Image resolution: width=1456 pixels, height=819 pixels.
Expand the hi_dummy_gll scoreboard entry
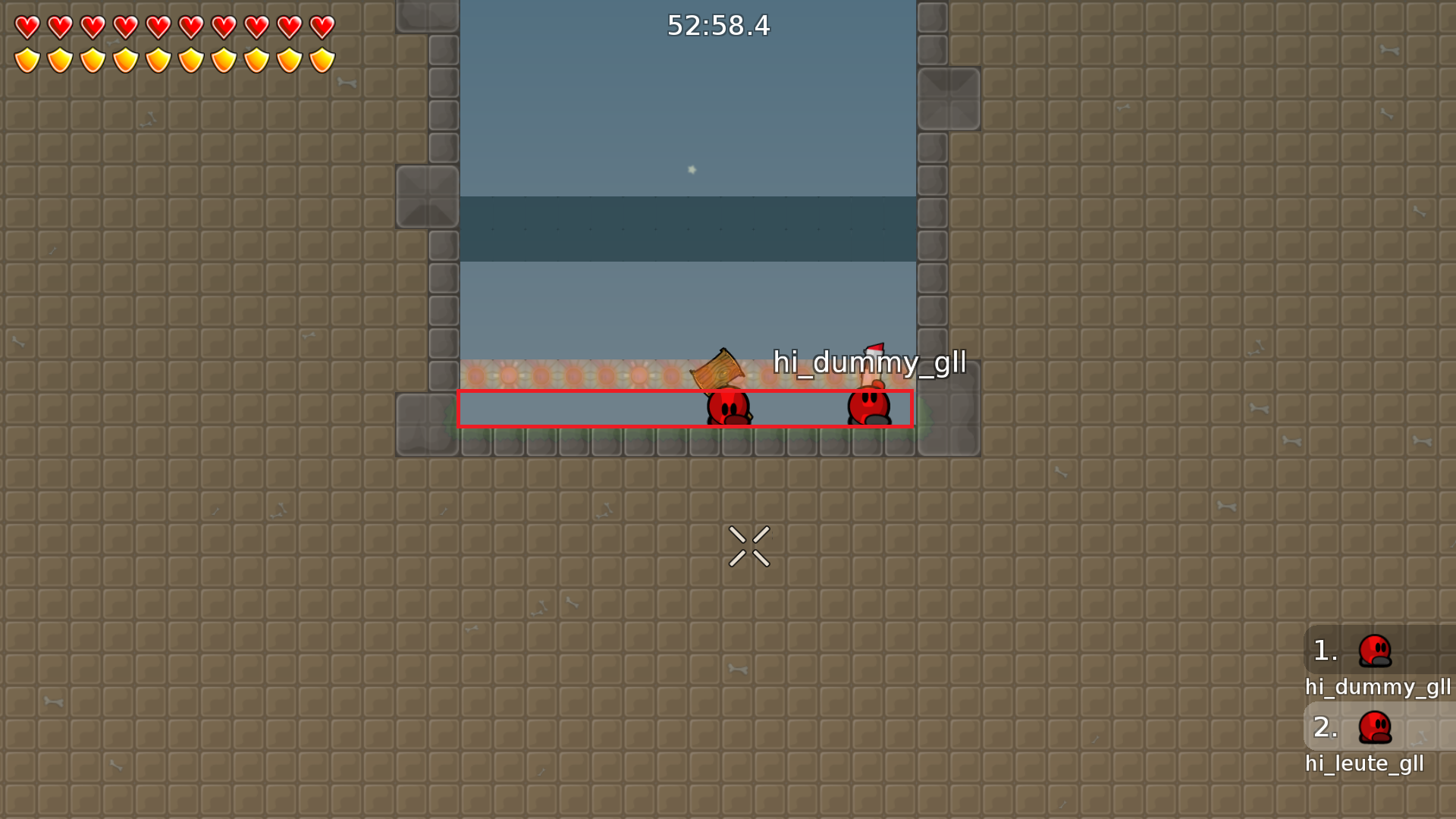[1379, 688]
